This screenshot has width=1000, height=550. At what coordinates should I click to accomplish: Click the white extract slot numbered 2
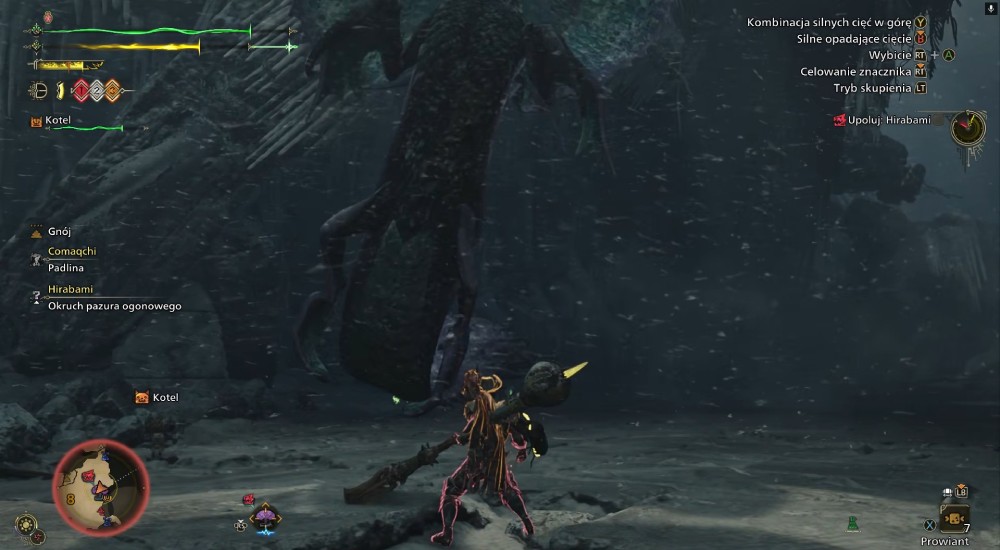[x=97, y=91]
